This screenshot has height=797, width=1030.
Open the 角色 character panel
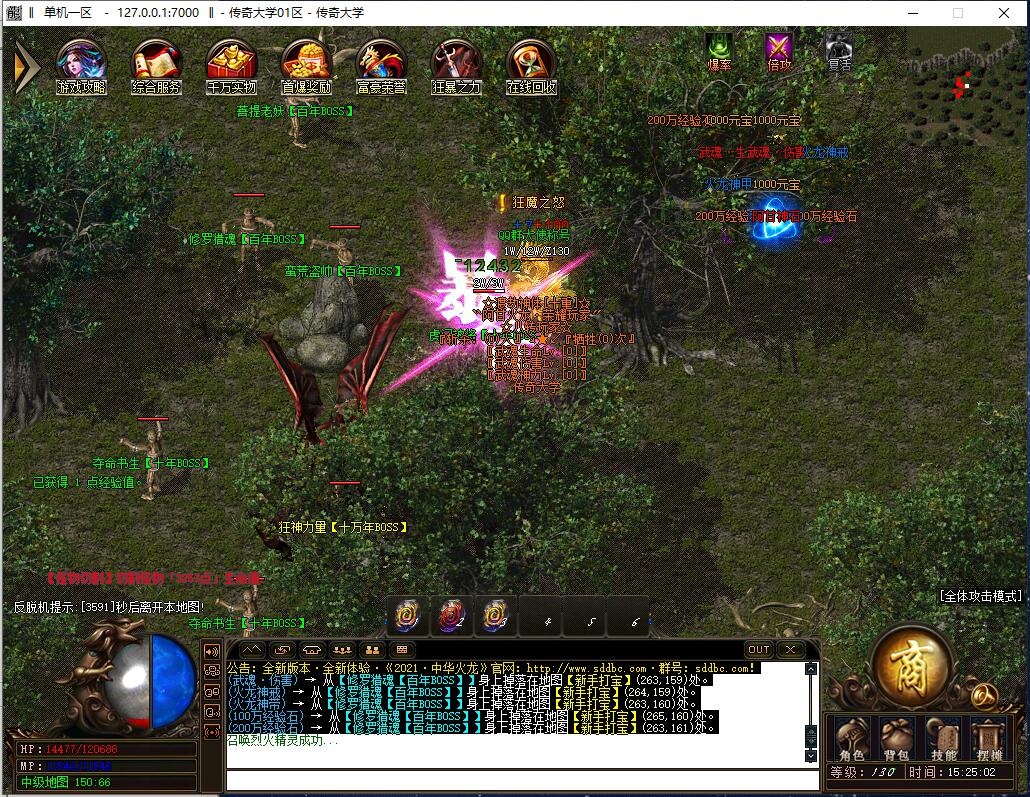pyautogui.click(x=851, y=740)
